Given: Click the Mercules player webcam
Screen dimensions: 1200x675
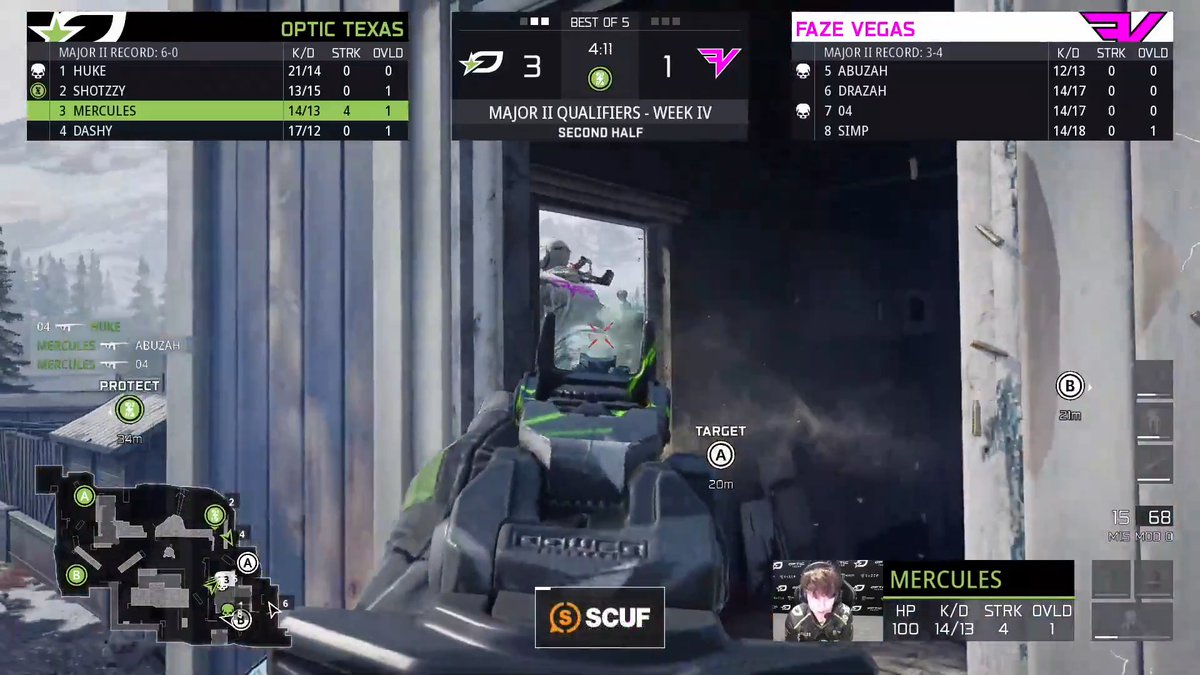Looking at the screenshot, I should [x=825, y=601].
